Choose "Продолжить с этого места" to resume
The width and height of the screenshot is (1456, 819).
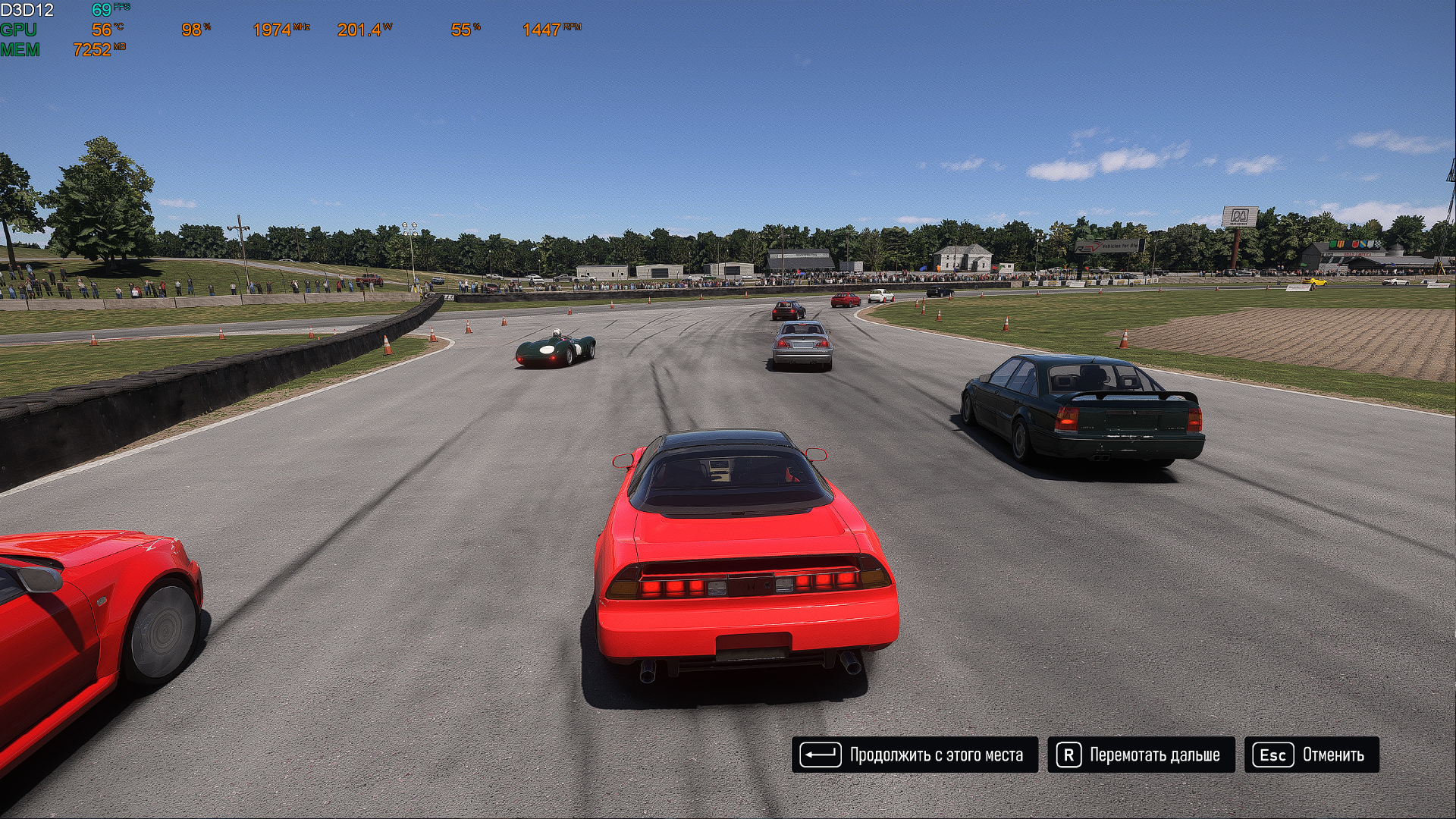(915, 755)
